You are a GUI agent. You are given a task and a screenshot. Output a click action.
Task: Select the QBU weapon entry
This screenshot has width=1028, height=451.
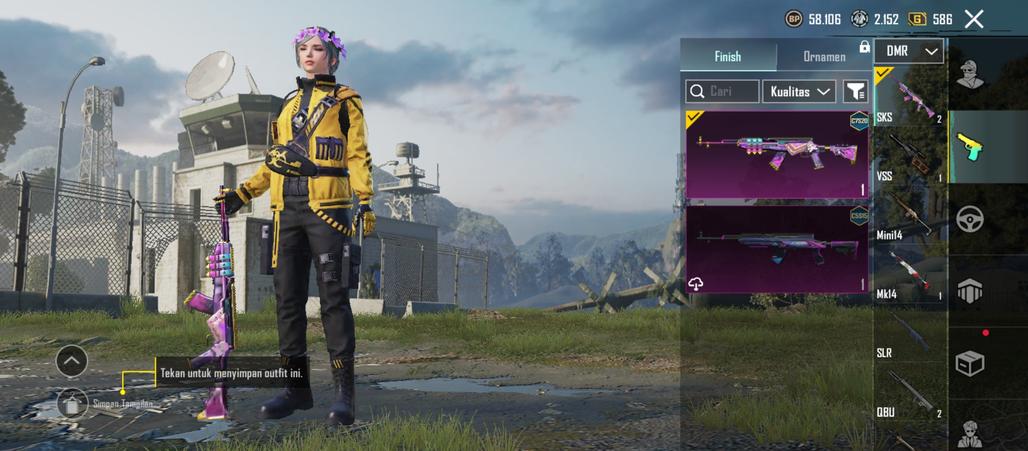coord(909,392)
